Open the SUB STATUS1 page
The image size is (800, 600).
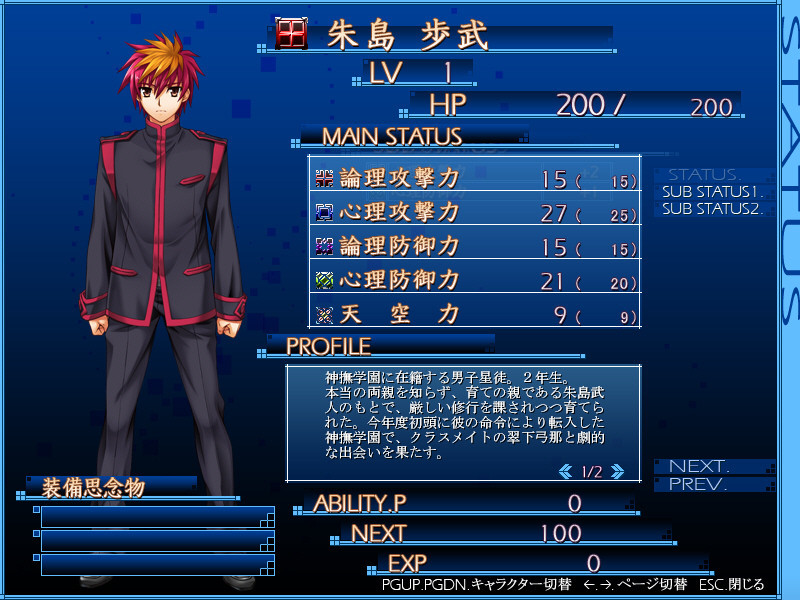[712, 191]
